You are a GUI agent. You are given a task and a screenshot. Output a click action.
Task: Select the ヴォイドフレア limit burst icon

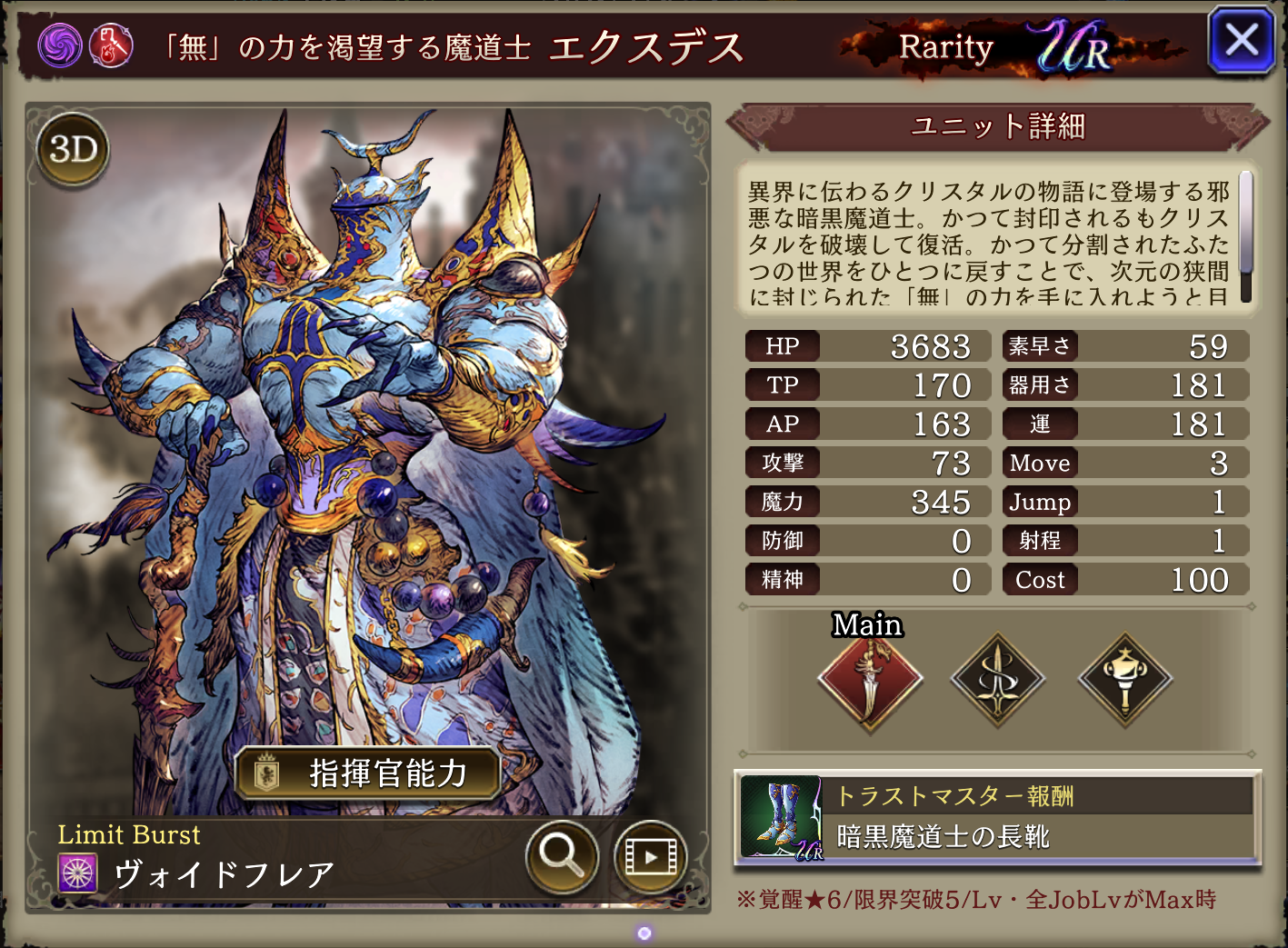pyautogui.click(x=78, y=873)
